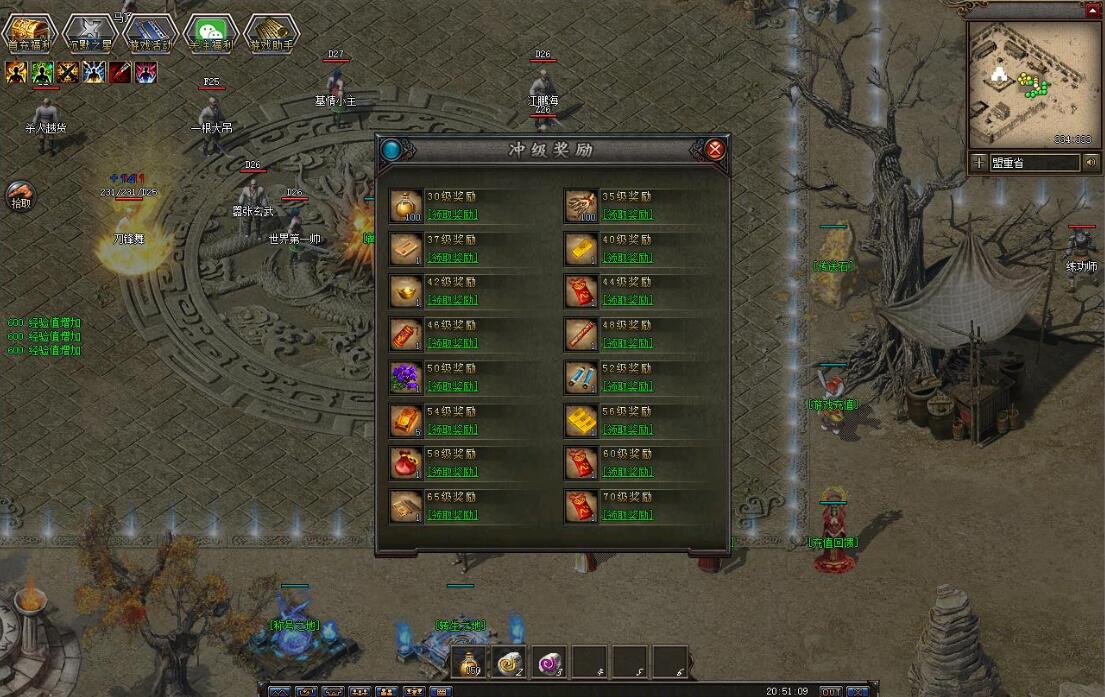Select the purple flower reward icon
Image resolution: width=1105 pixels, height=697 pixels.
[x=405, y=378]
